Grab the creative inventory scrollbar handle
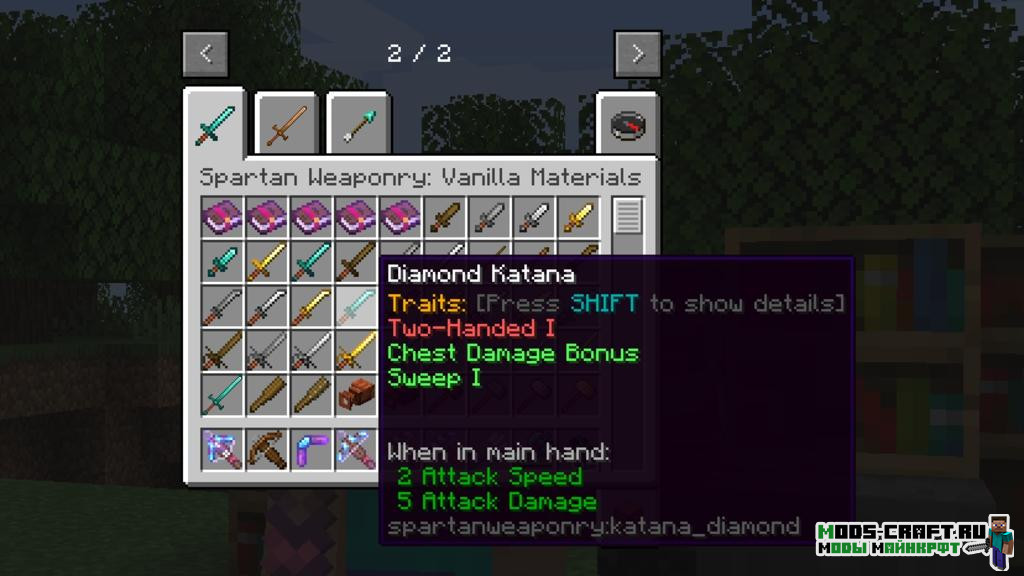Image resolution: width=1024 pixels, height=576 pixels. [628, 215]
